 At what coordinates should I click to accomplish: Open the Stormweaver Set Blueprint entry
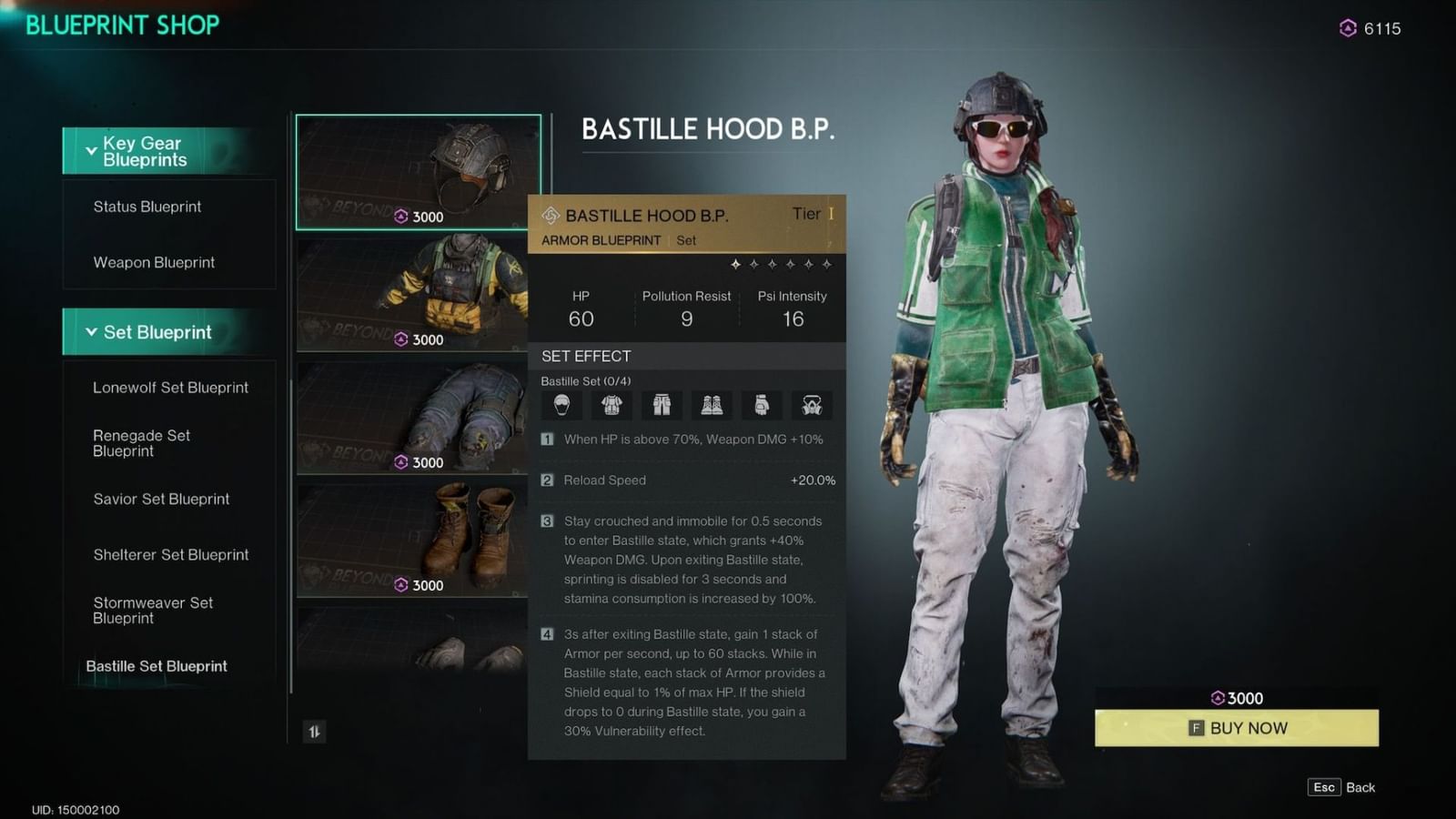pyautogui.click(x=152, y=611)
